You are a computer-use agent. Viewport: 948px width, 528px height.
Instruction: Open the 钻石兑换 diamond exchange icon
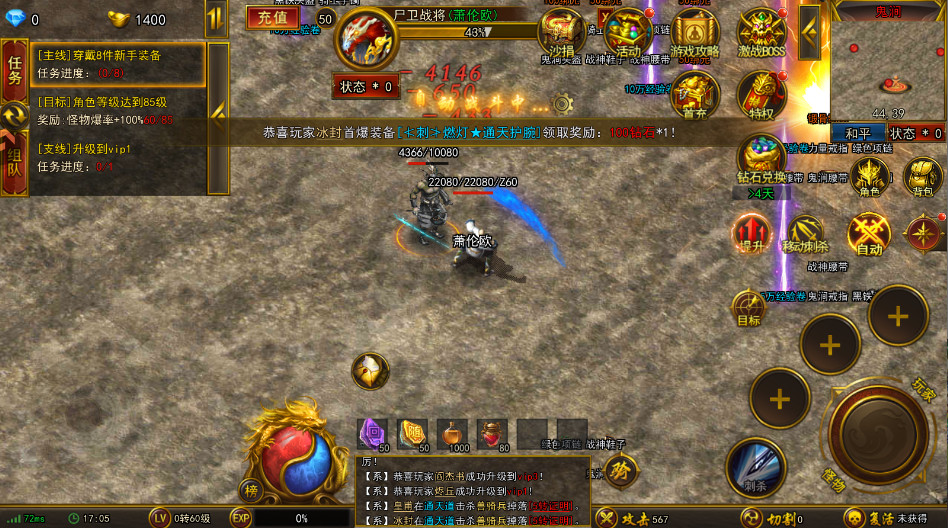pyautogui.click(x=761, y=158)
